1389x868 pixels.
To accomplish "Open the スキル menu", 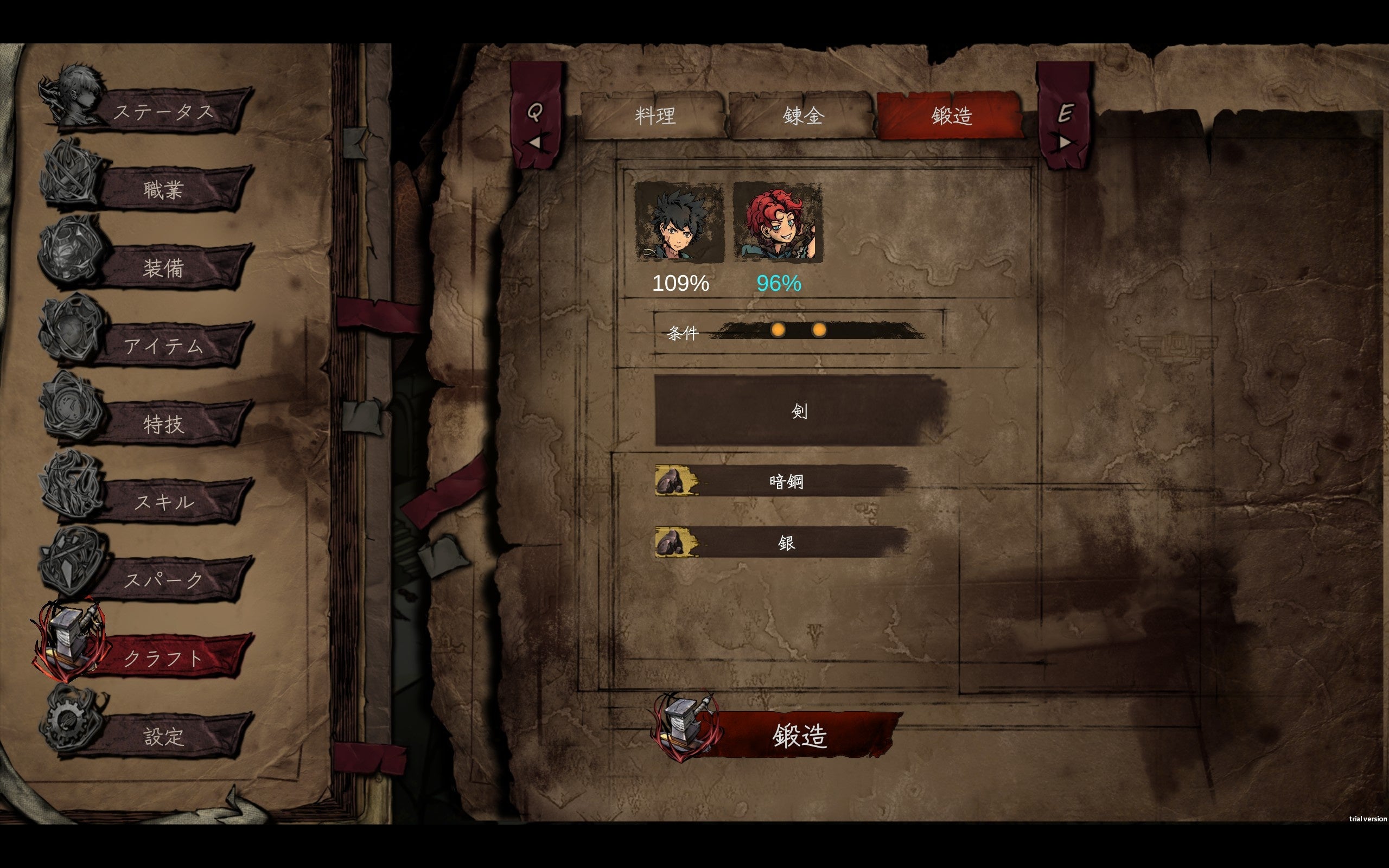I will [163, 502].
